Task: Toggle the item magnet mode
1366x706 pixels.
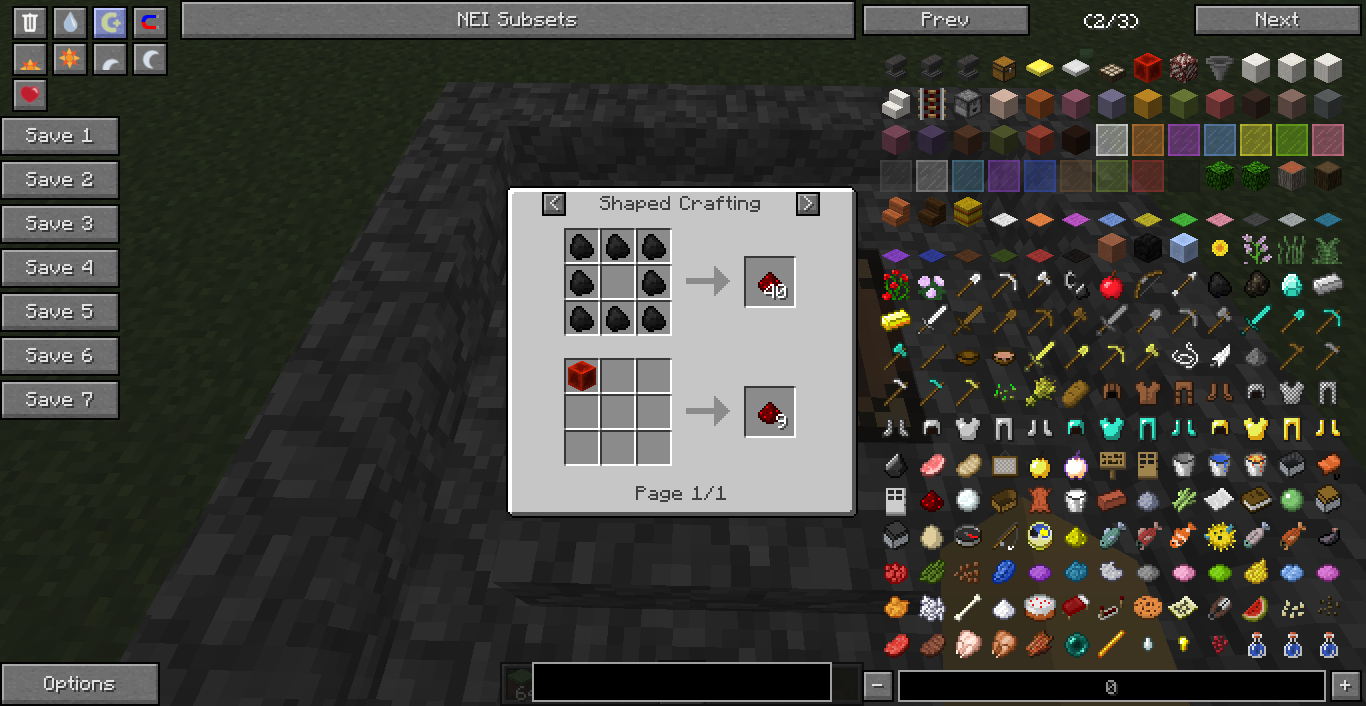Action: [x=150, y=23]
